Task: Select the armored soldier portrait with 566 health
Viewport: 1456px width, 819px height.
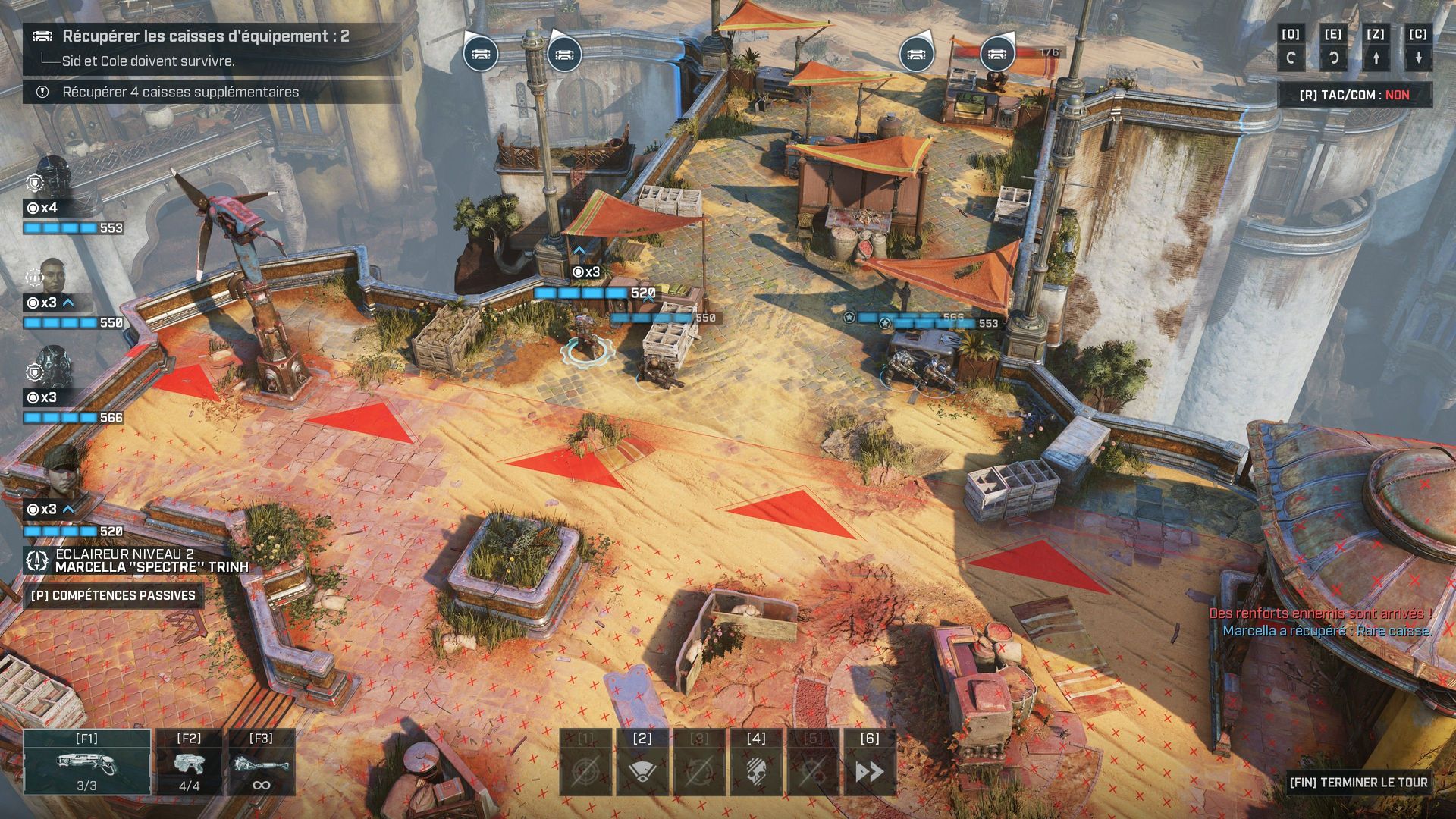Action: 55,368
